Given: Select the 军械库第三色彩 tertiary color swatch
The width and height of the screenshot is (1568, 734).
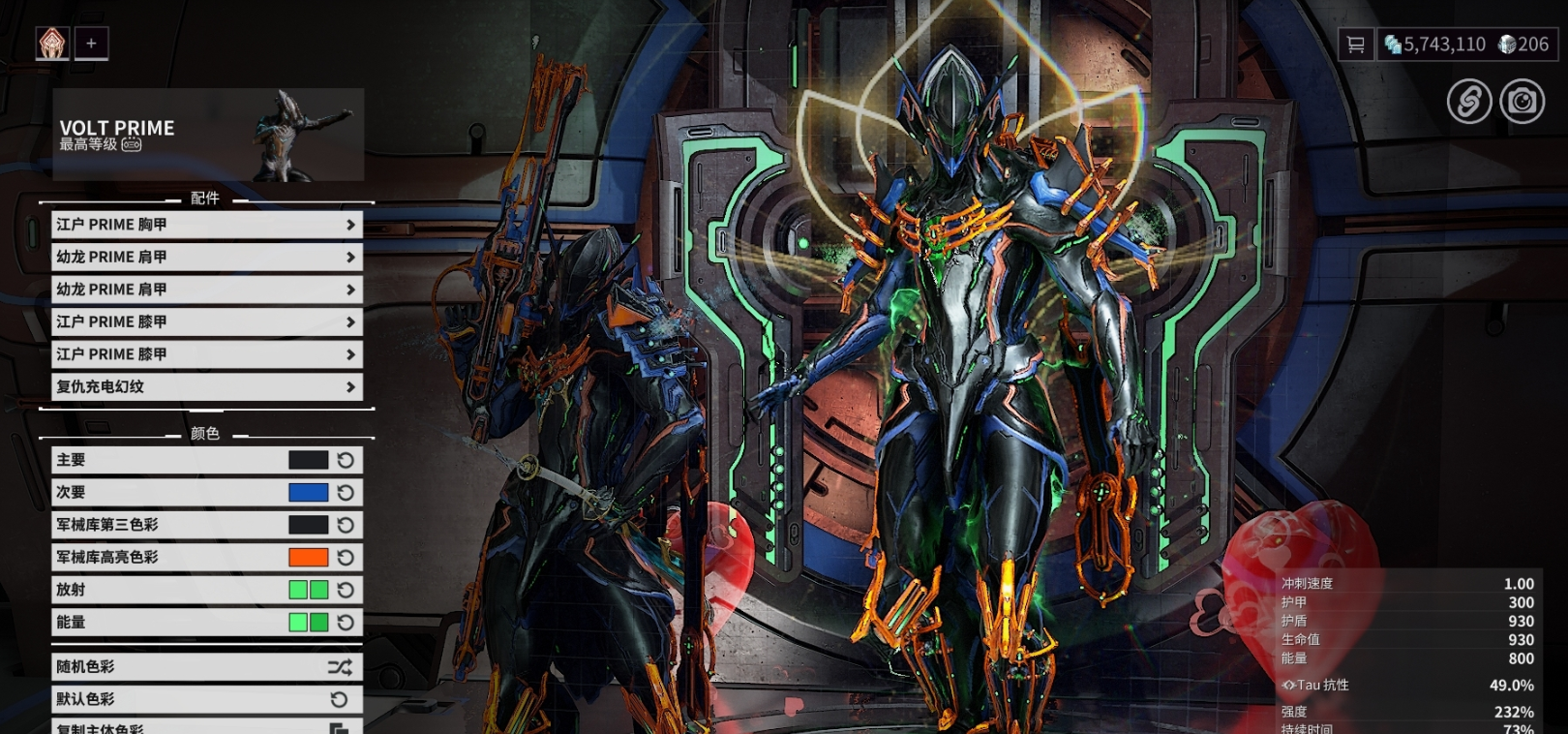Looking at the screenshot, I should [x=308, y=525].
